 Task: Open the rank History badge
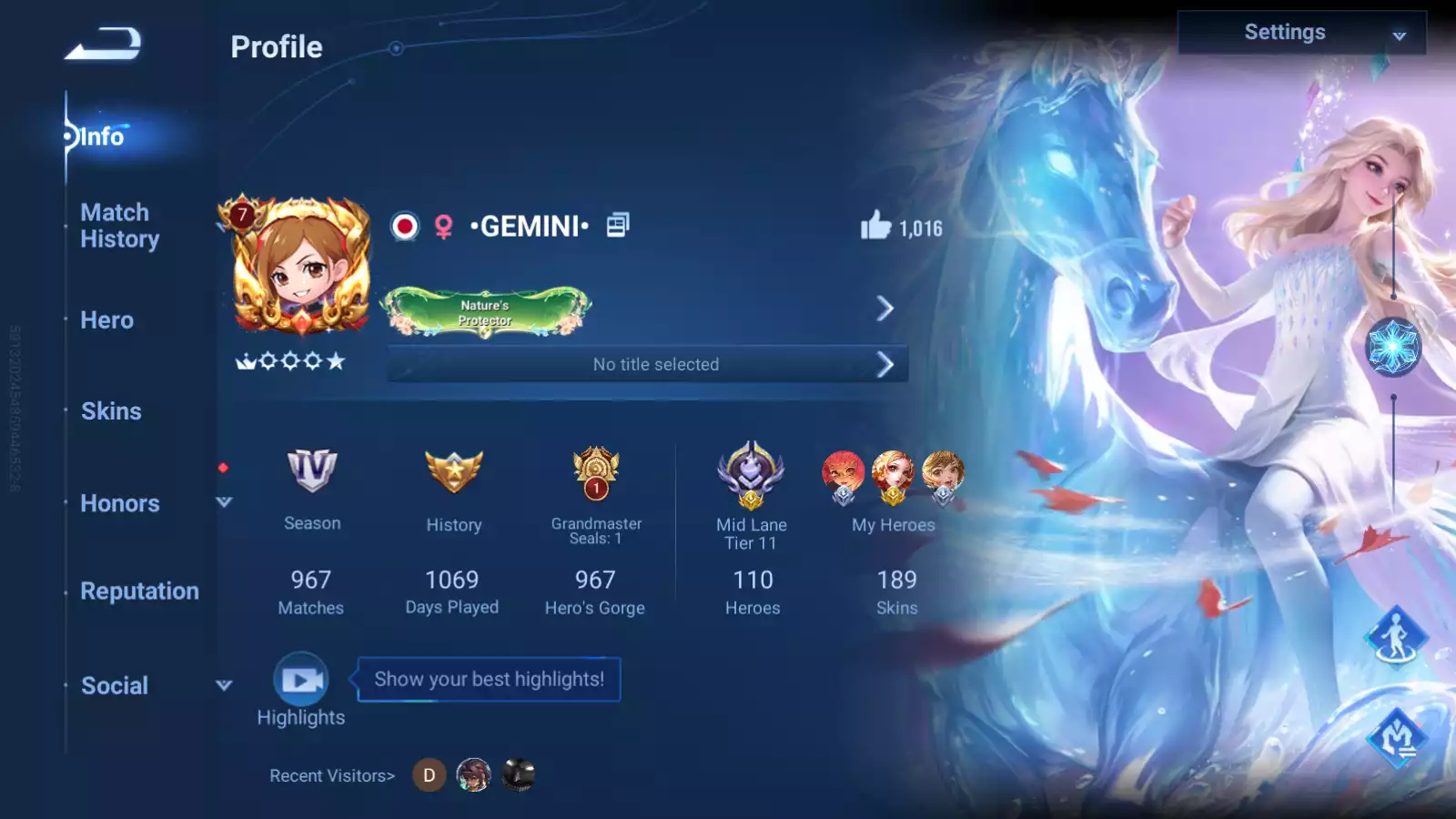click(453, 471)
